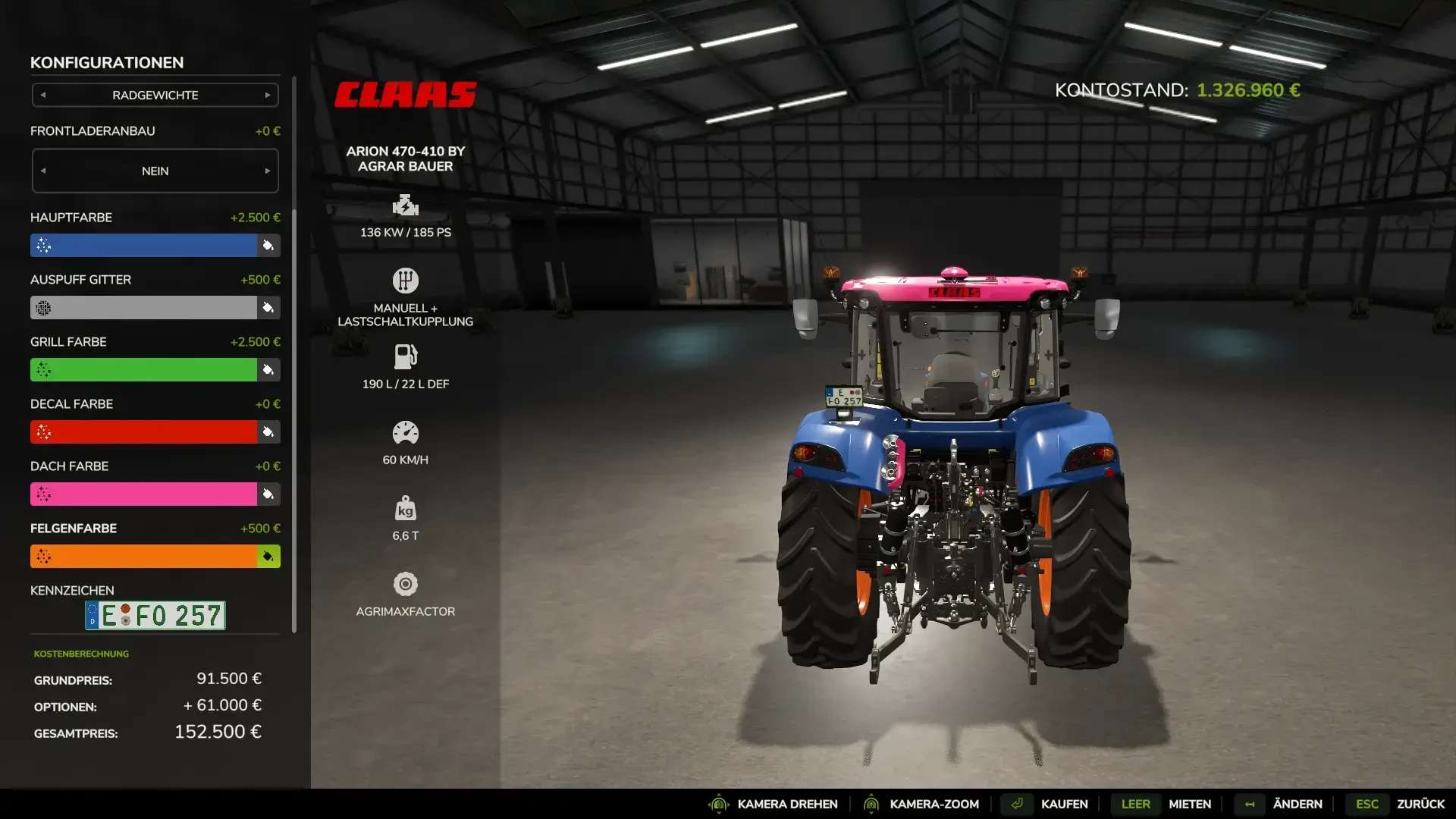Switch Frontladeranbau to next option
The height and width of the screenshot is (819, 1456).
point(268,171)
